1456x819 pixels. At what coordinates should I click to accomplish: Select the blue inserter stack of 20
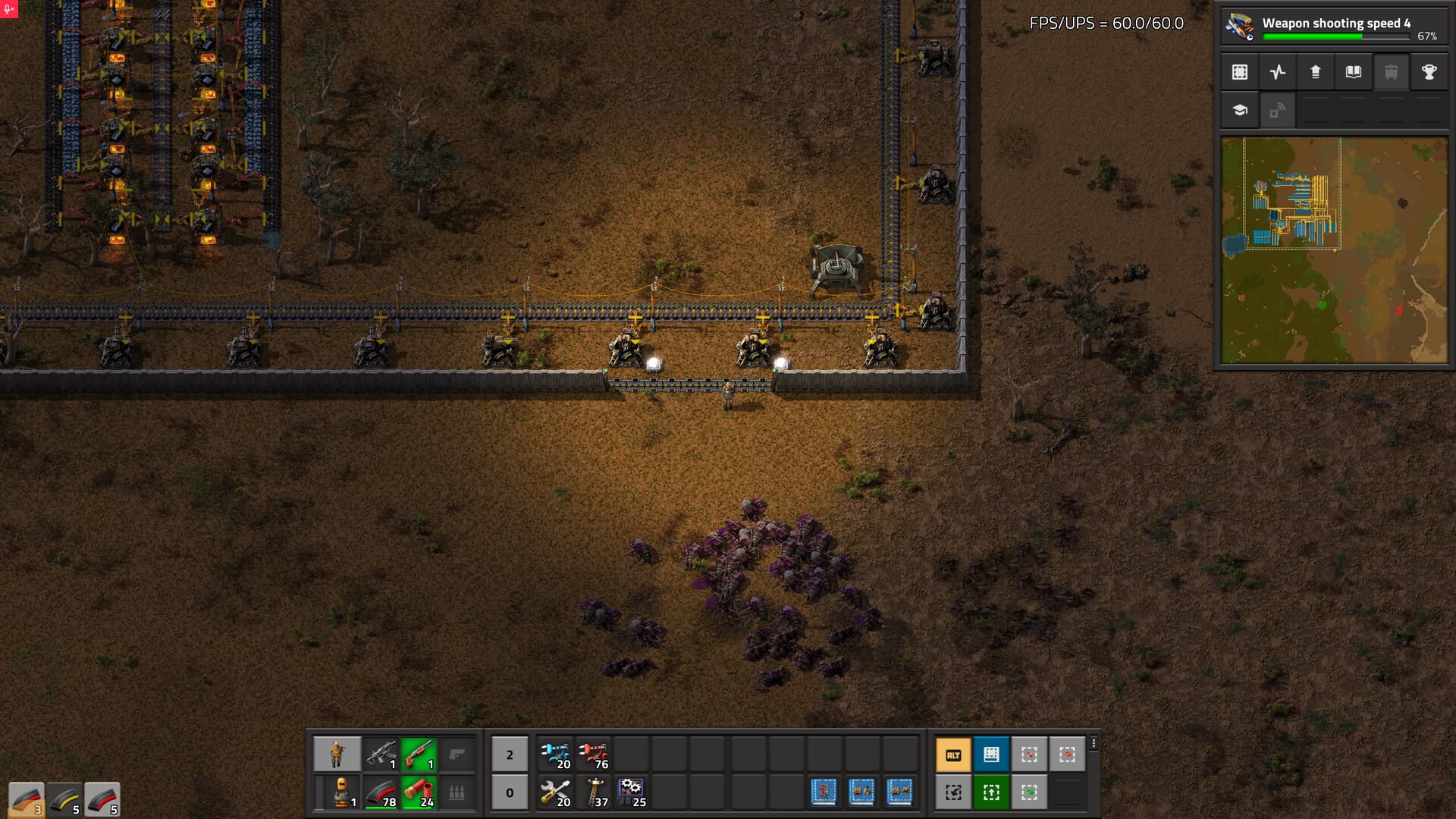tap(555, 755)
